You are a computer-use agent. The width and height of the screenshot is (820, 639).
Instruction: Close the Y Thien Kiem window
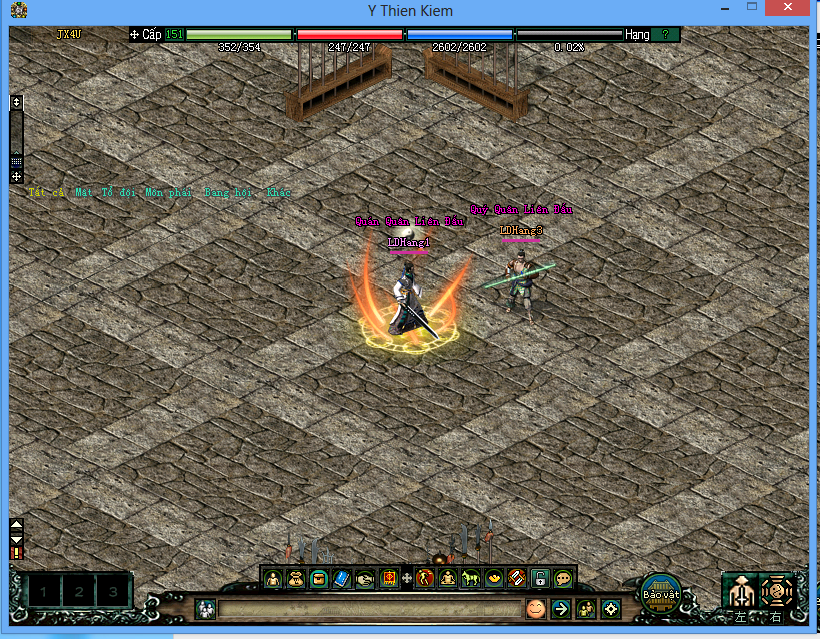point(796,9)
